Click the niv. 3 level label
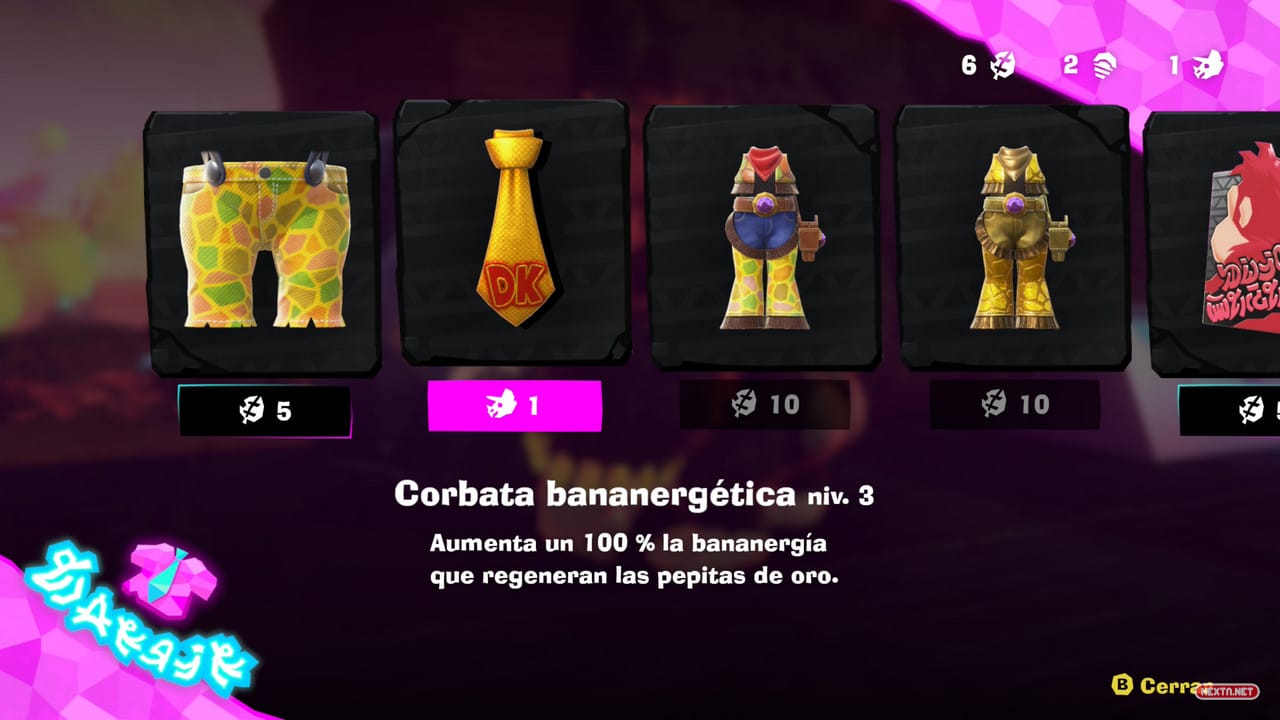The height and width of the screenshot is (720, 1280). (840, 497)
